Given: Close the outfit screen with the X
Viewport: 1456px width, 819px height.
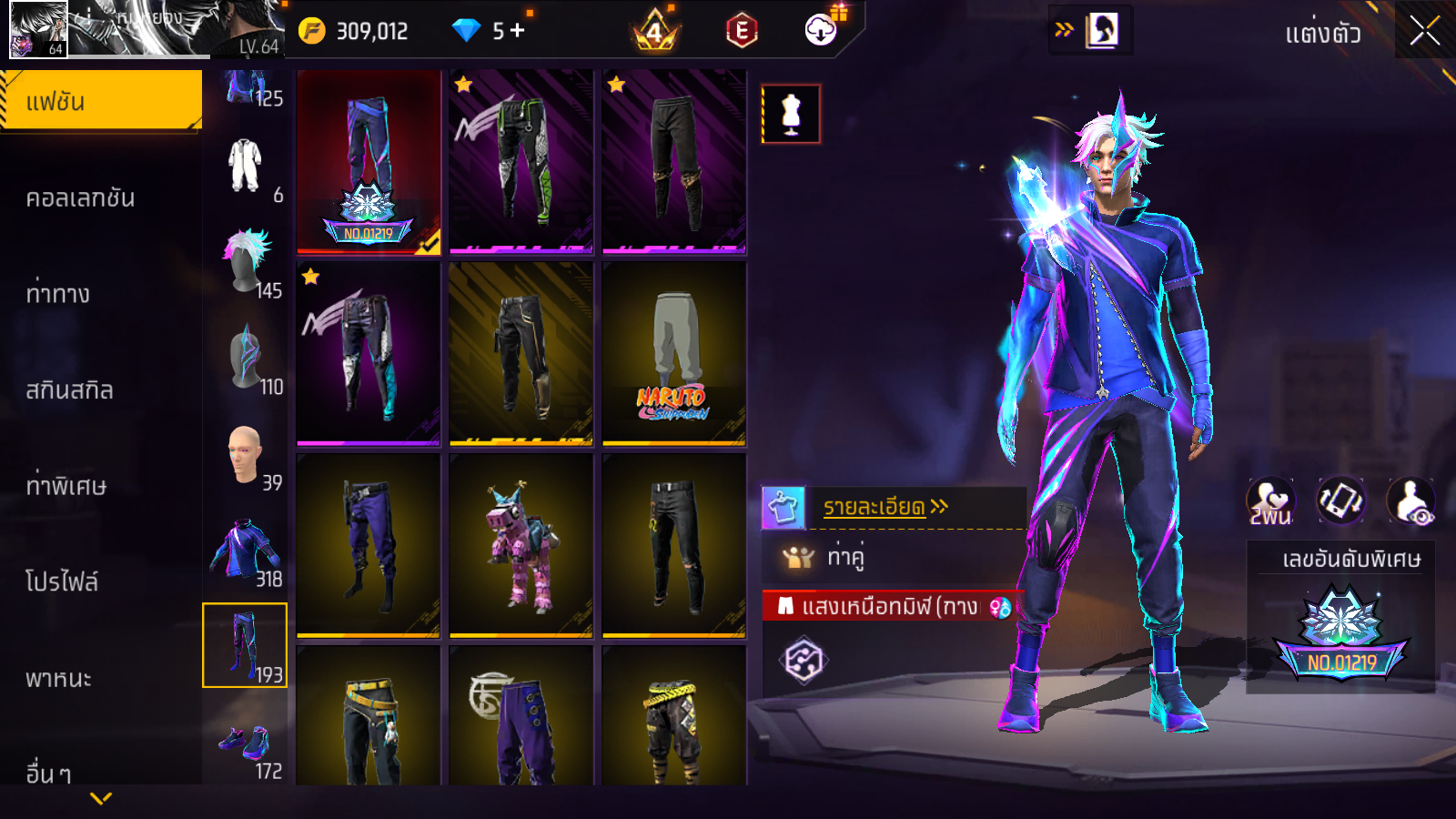Looking at the screenshot, I should click(x=1424, y=32).
